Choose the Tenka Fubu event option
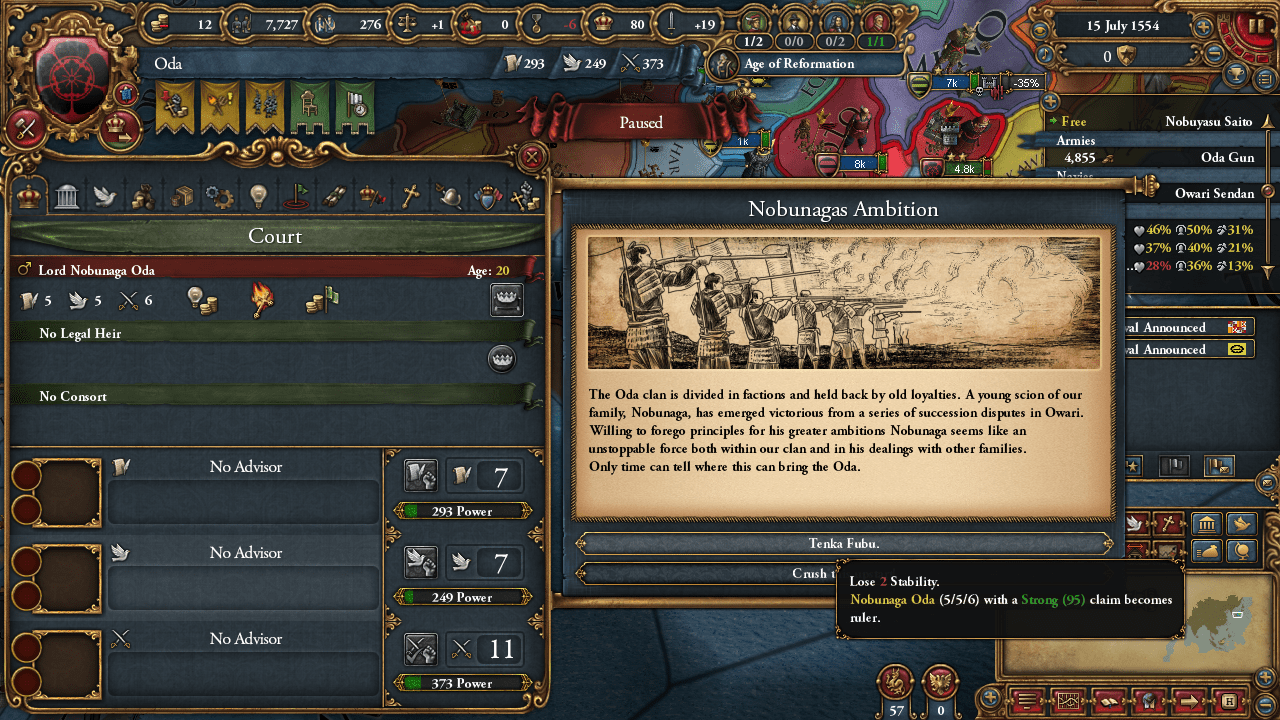Screen dimensions: 1280x720 pos(845,543)
